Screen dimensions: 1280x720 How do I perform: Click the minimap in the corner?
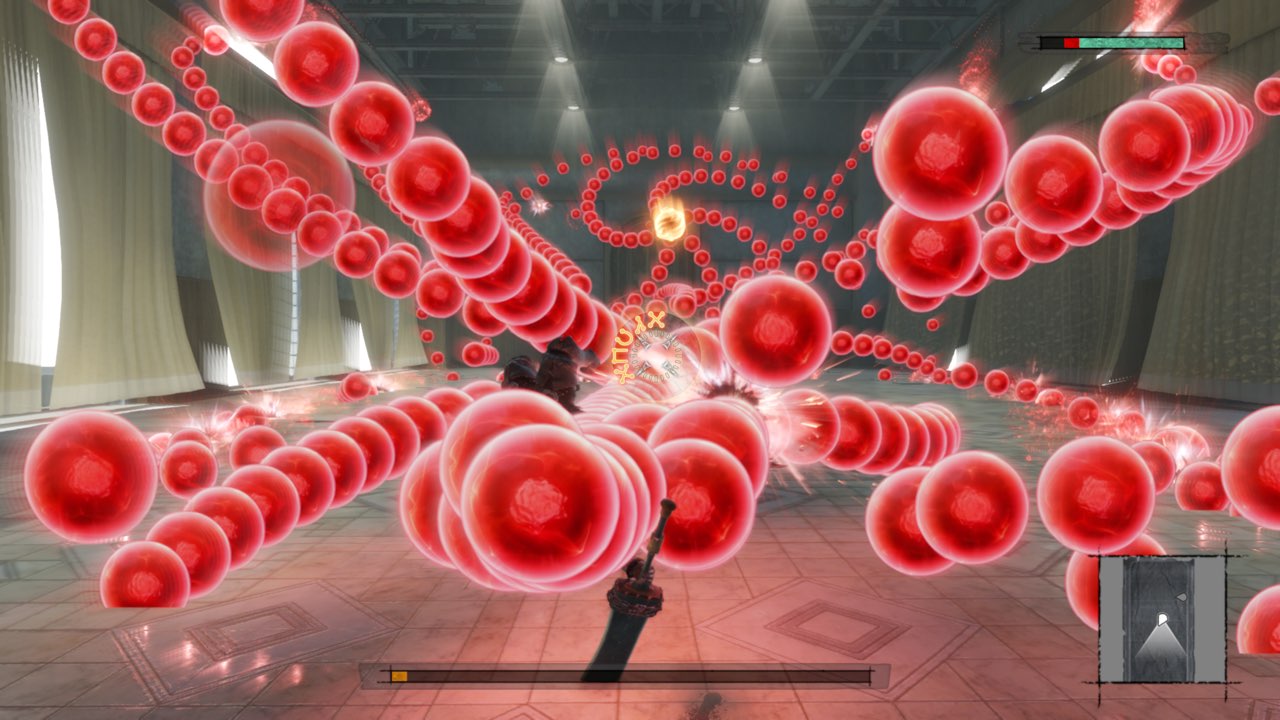click(1162, 619)
